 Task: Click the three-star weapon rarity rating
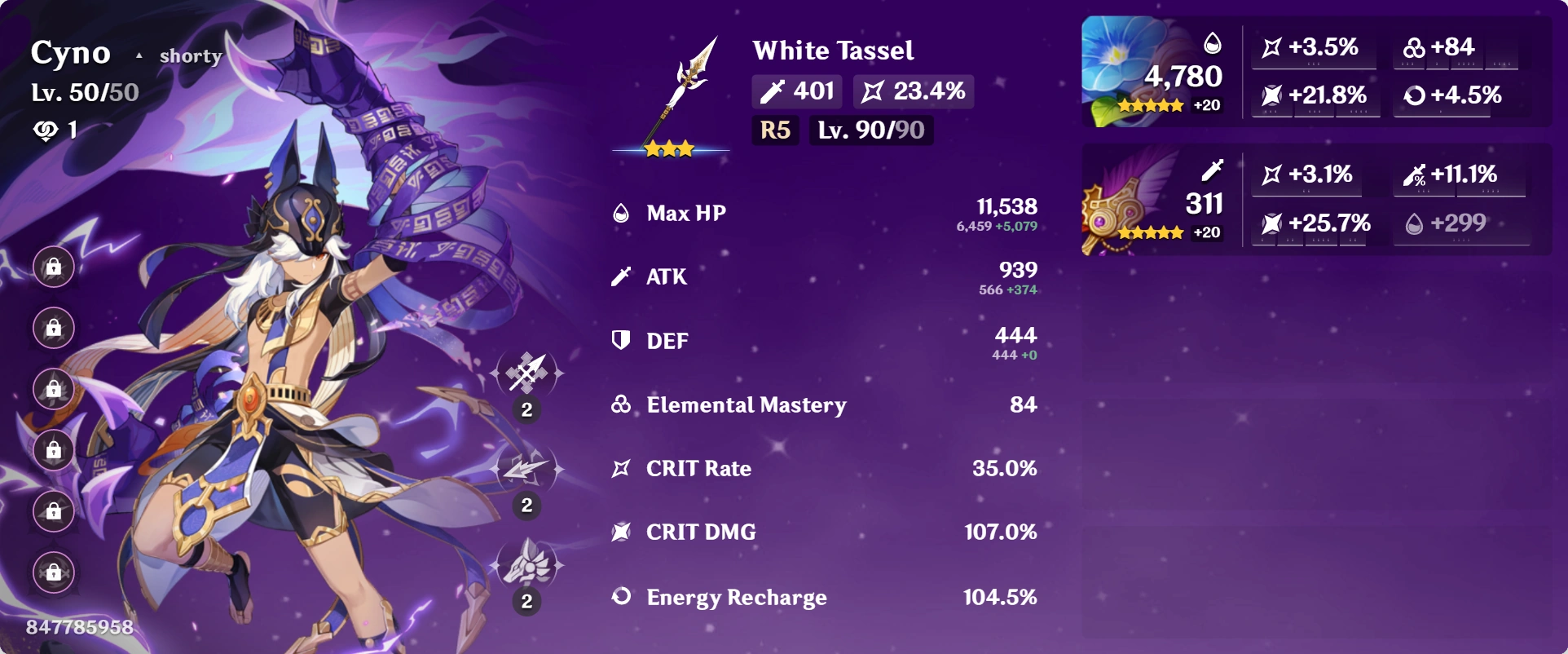668,150
